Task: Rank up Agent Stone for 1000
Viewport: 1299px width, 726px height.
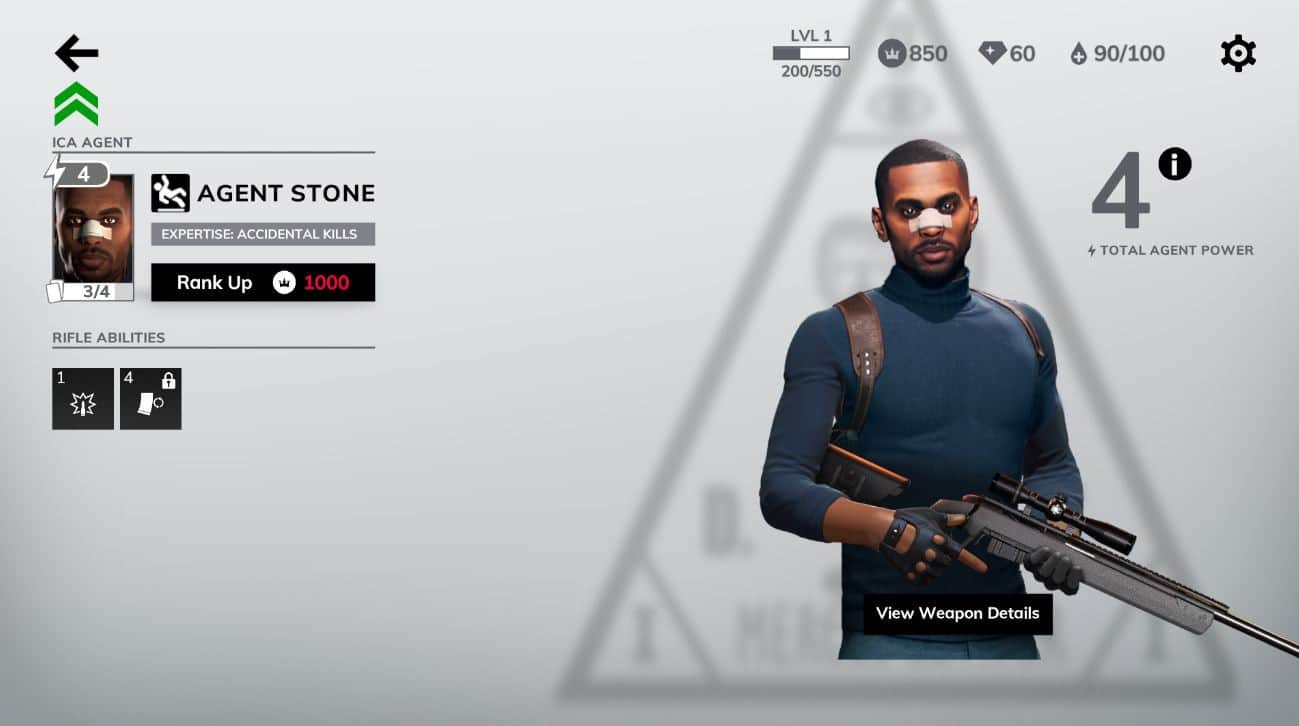Action: [263, 282]
